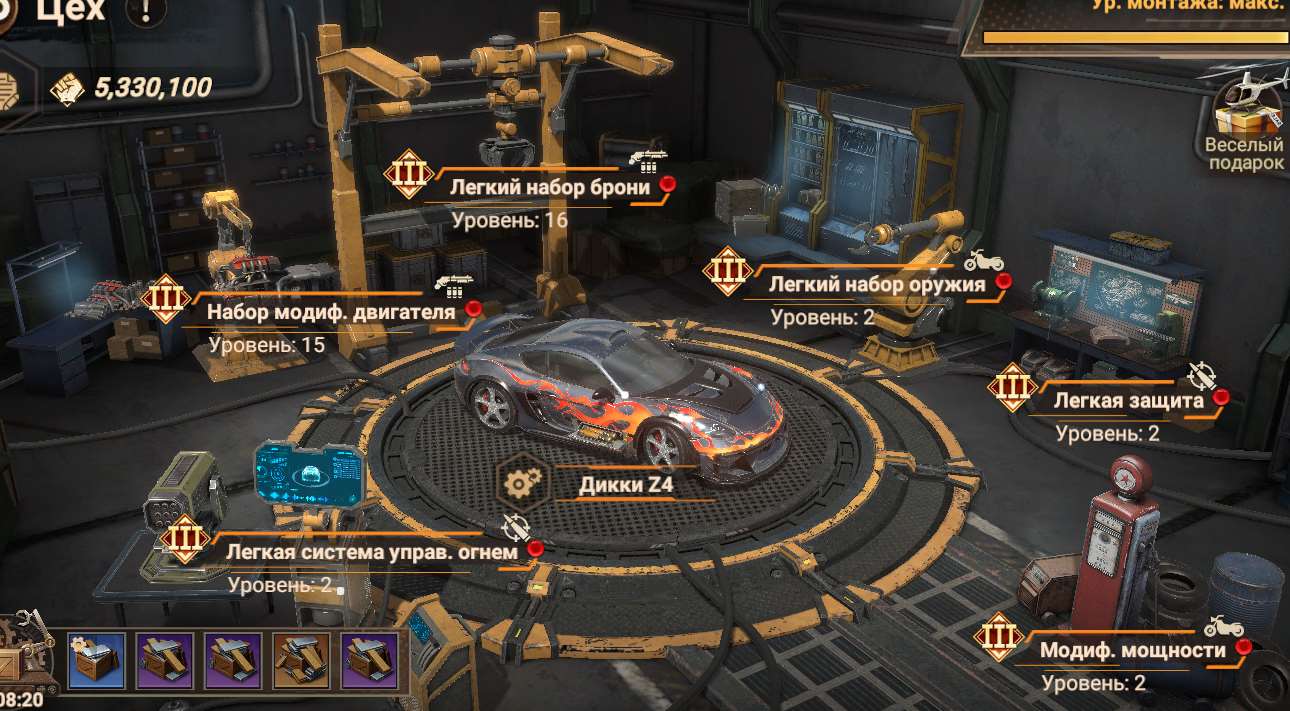Open the Легкий набор оружия module

(x=876, y=284)
